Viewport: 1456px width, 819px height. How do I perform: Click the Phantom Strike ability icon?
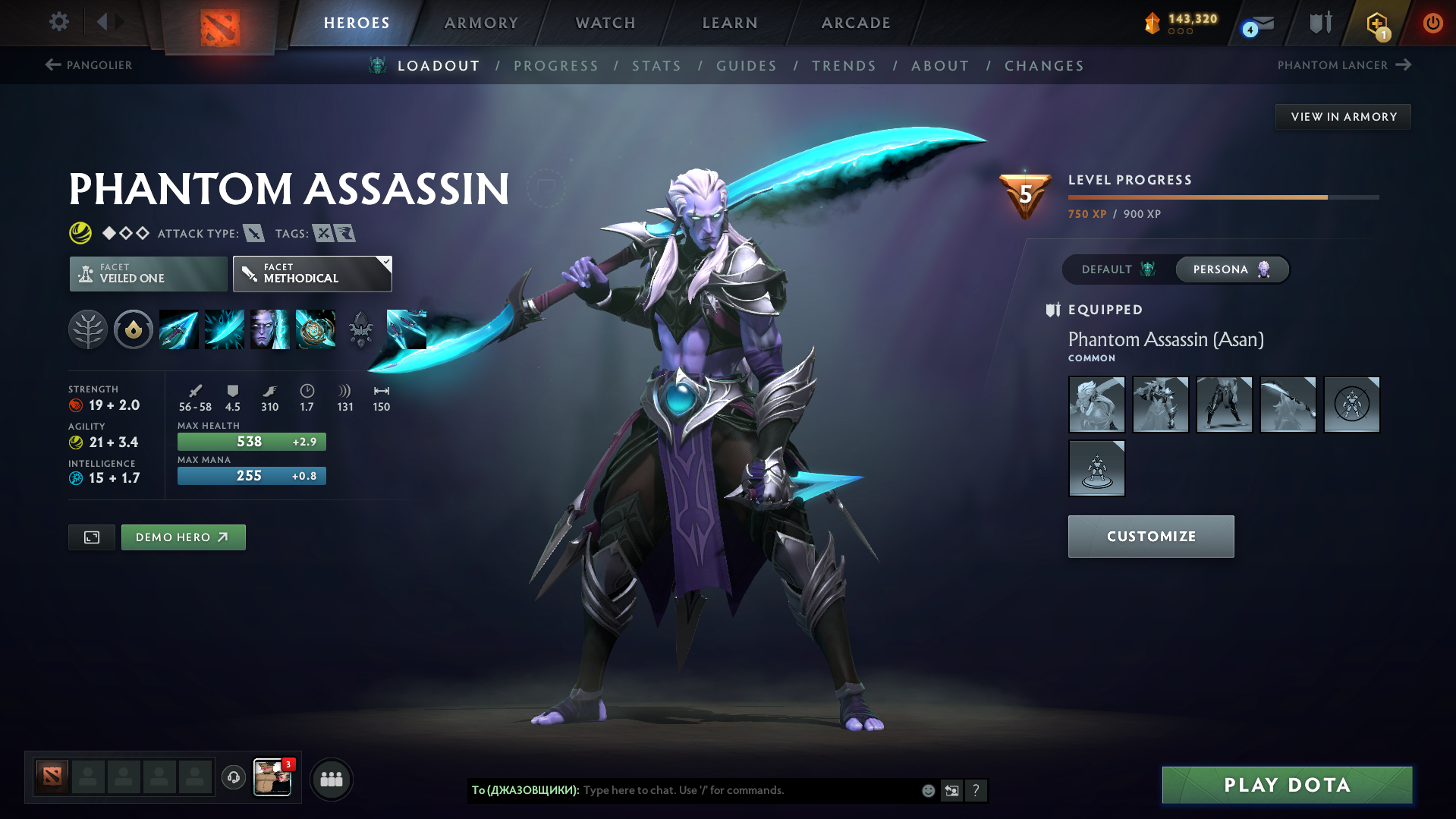224,329
